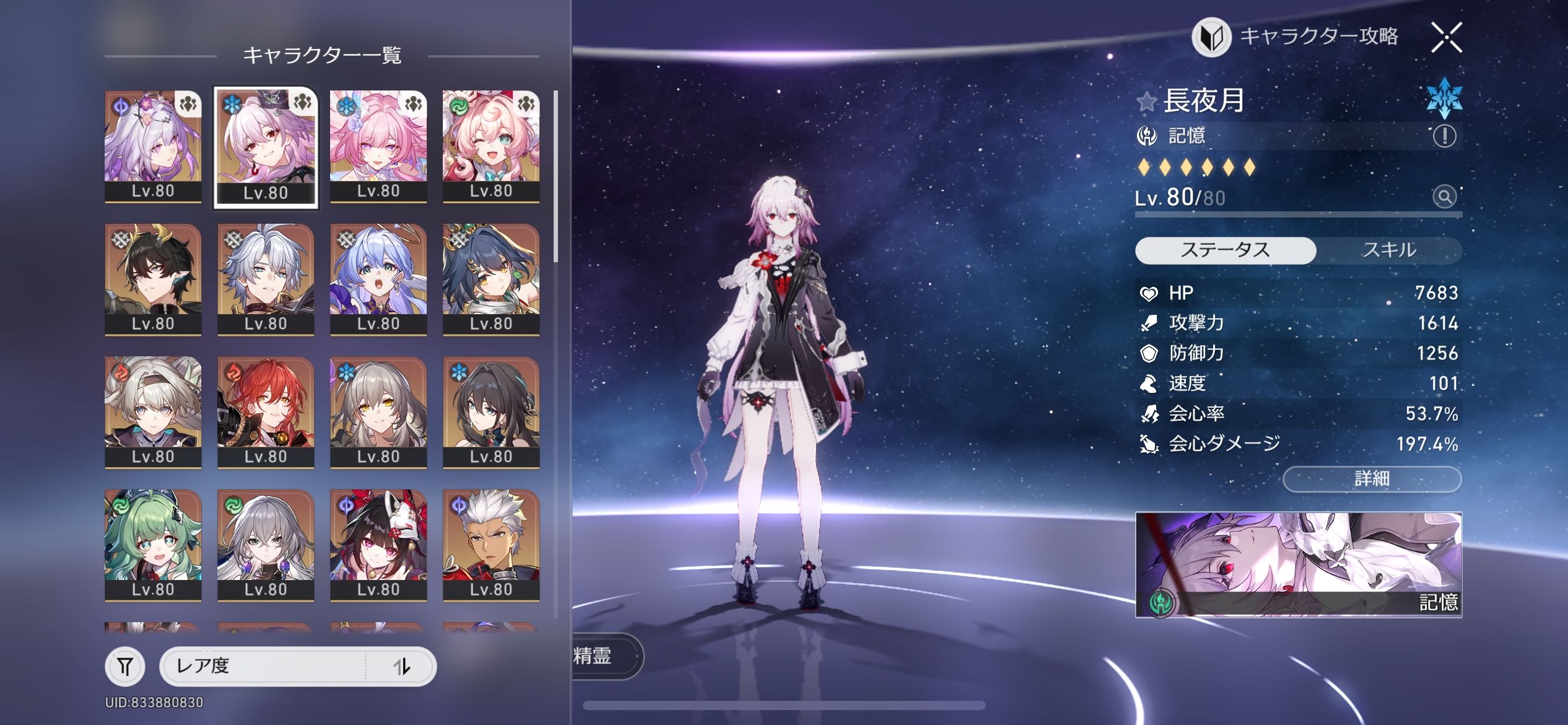Select the fox-mask girl character portrait

coord(378,544)
